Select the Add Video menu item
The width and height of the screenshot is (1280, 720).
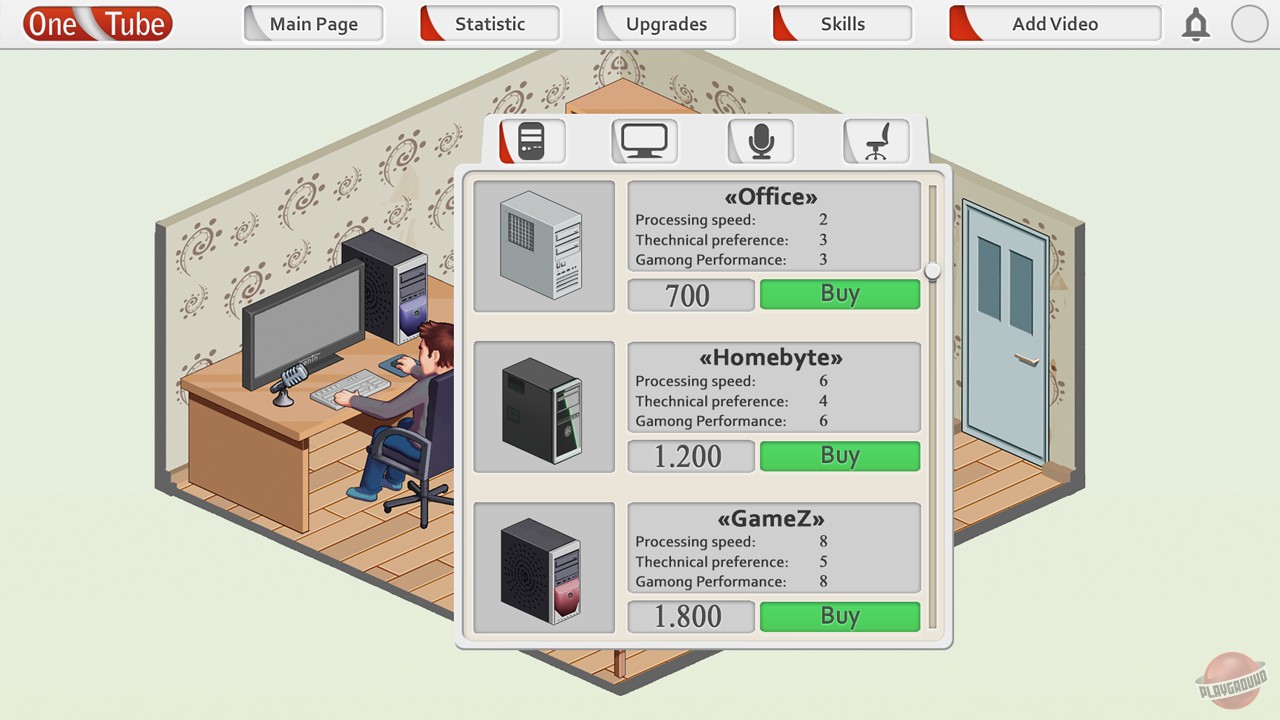(x=1054, y=23)
